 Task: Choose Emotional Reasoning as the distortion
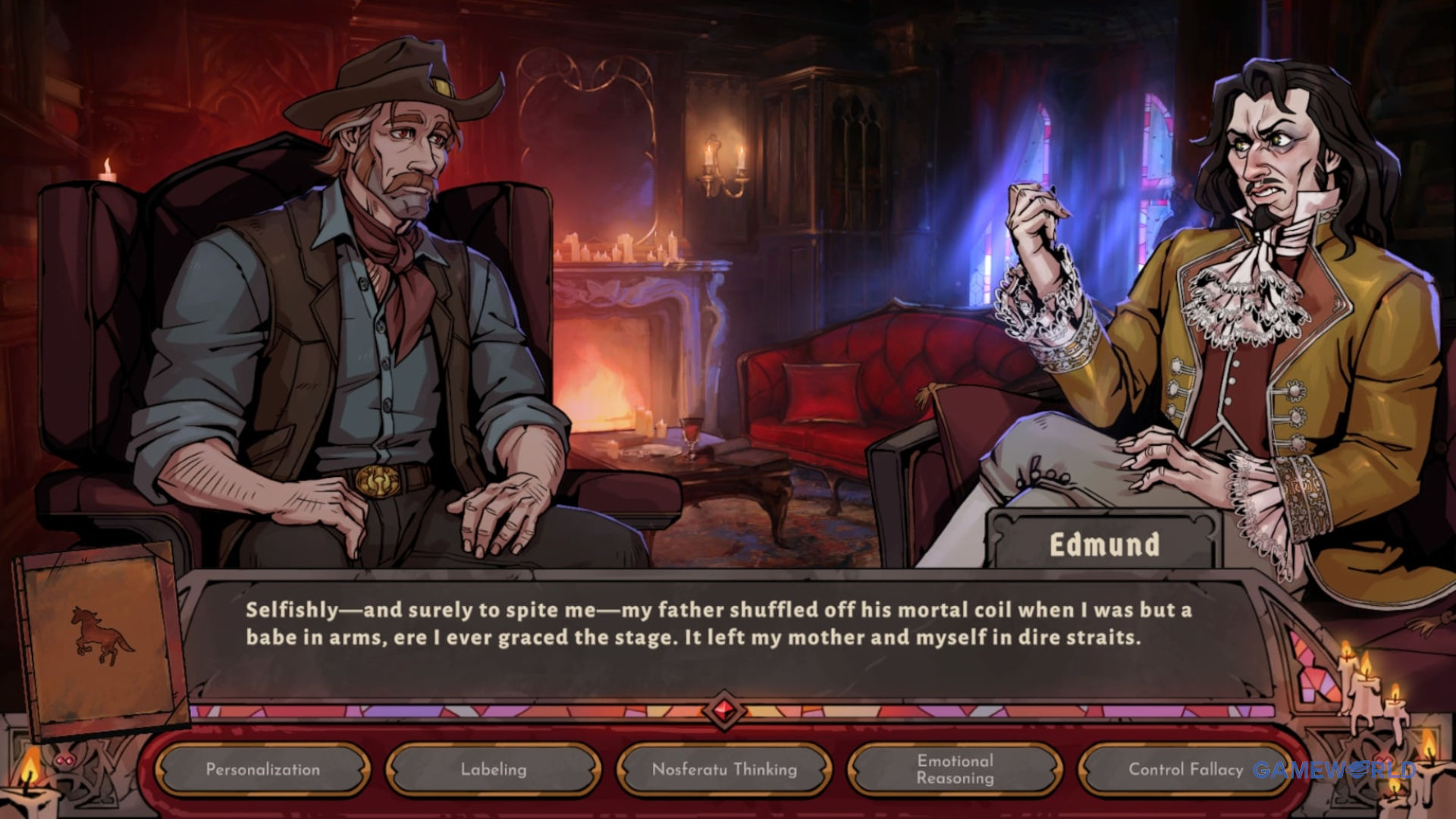point(955,770)
